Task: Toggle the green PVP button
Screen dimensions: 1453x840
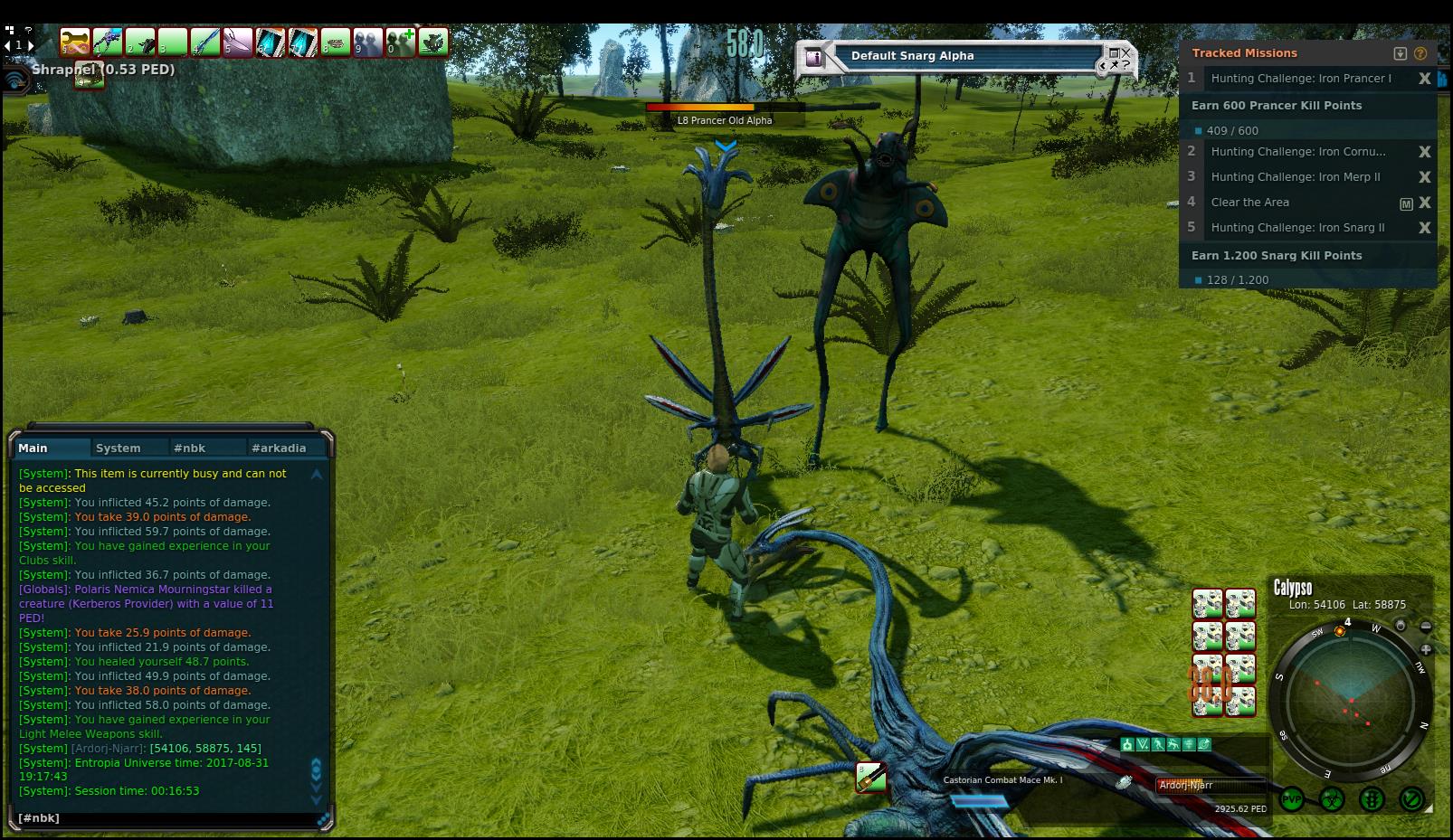Action: click(1292, 799)
